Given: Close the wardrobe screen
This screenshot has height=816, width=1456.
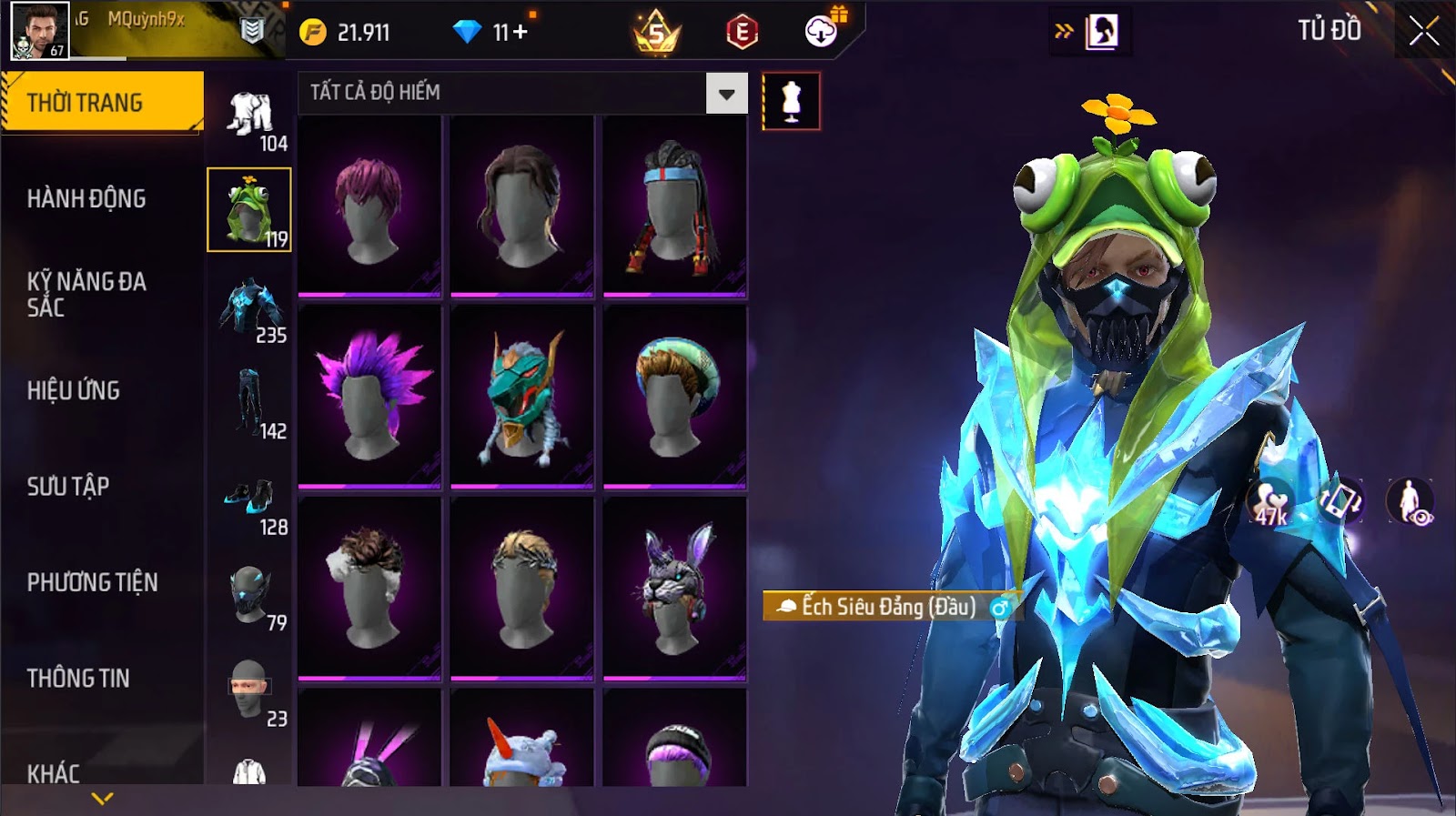Looking at the screenshot, I should point(1424,32).
